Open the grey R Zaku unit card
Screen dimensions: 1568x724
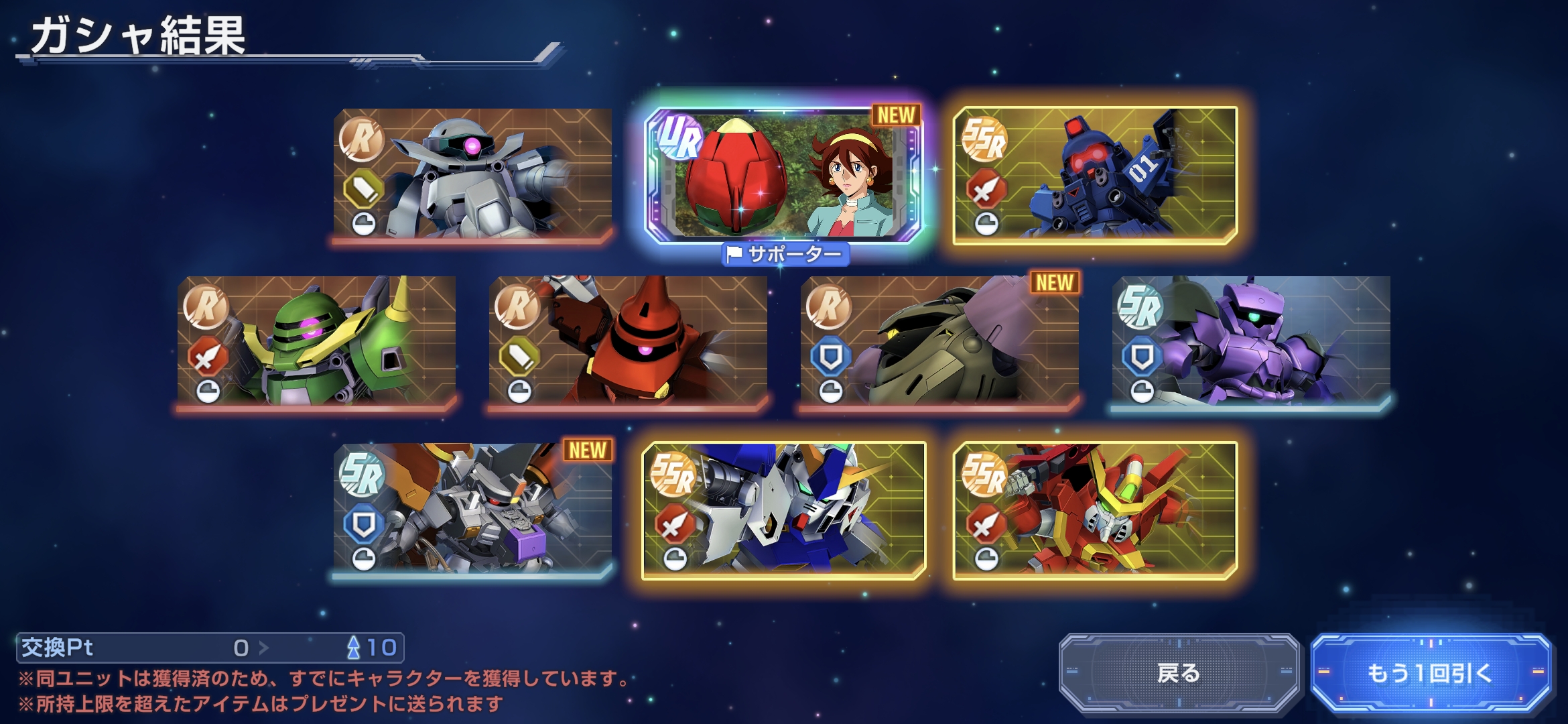[x=472, y=174]
